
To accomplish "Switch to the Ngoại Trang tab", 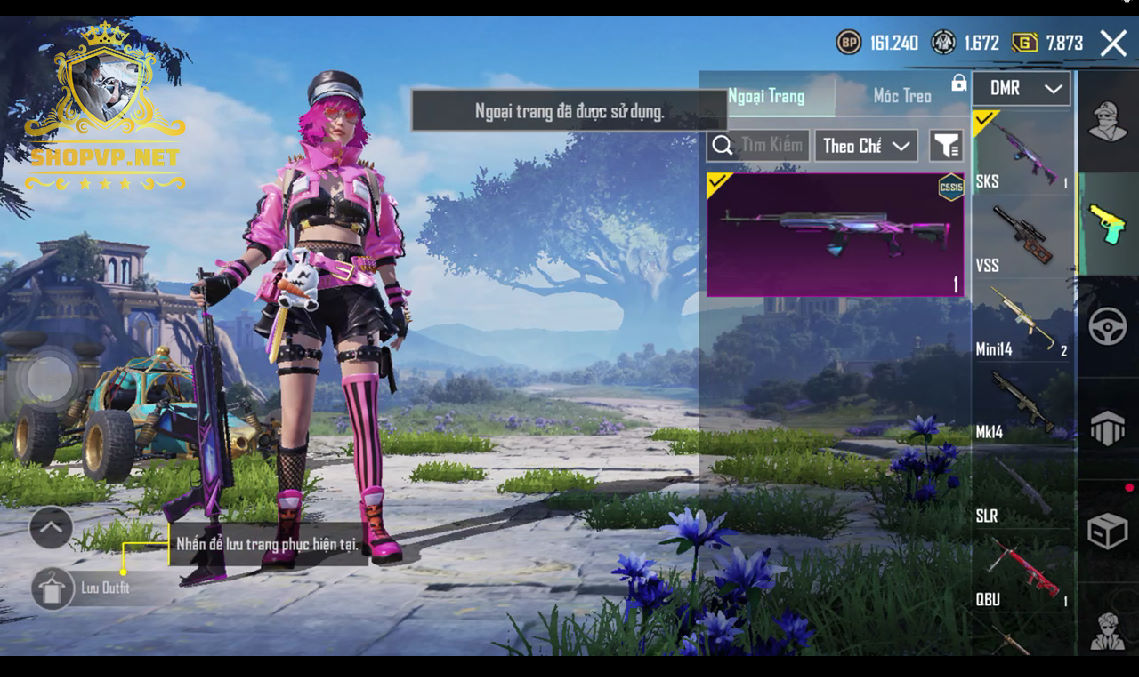I will (x=766, y=96).
